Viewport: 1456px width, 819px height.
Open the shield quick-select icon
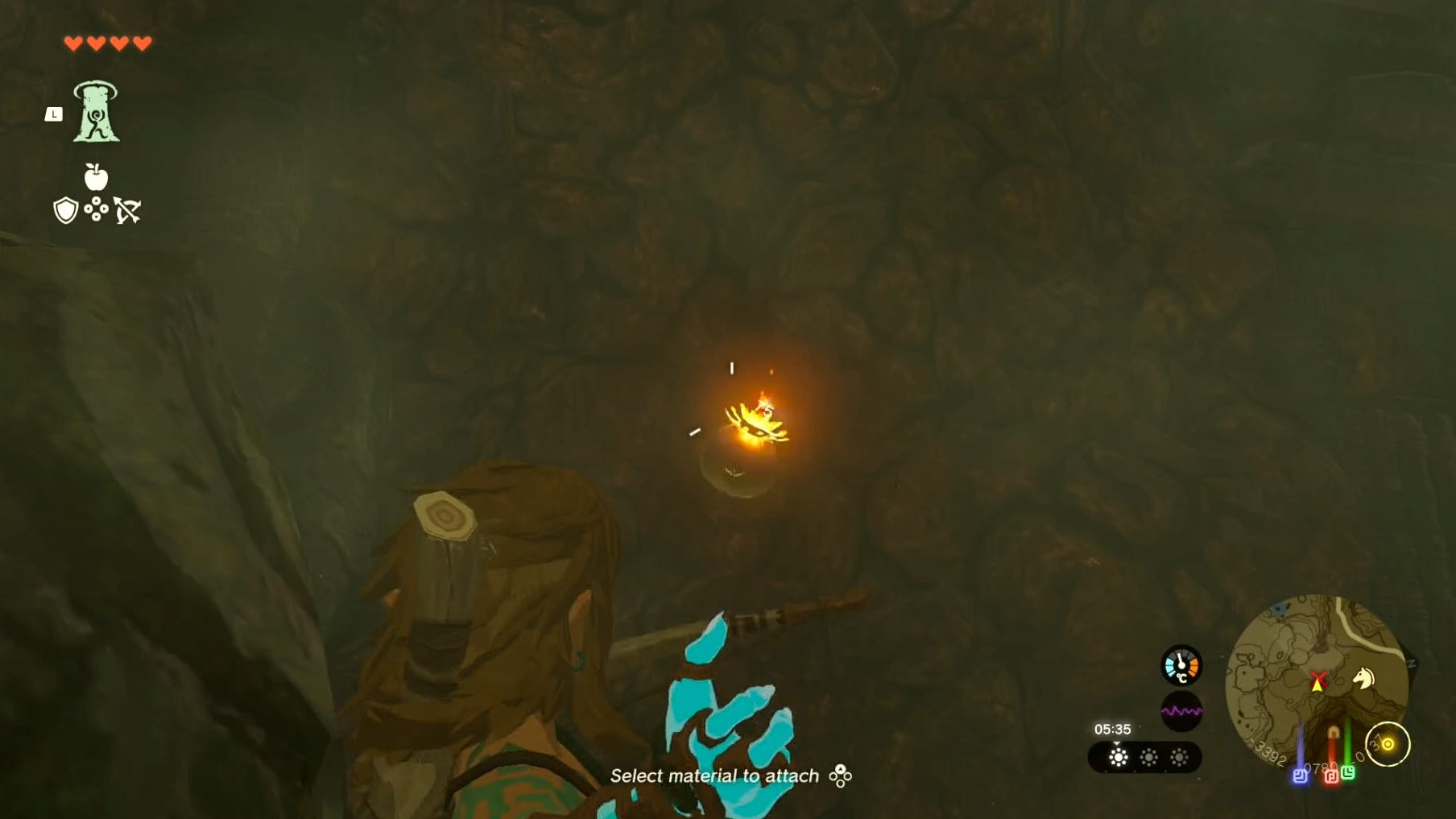[x=65, y=211]
